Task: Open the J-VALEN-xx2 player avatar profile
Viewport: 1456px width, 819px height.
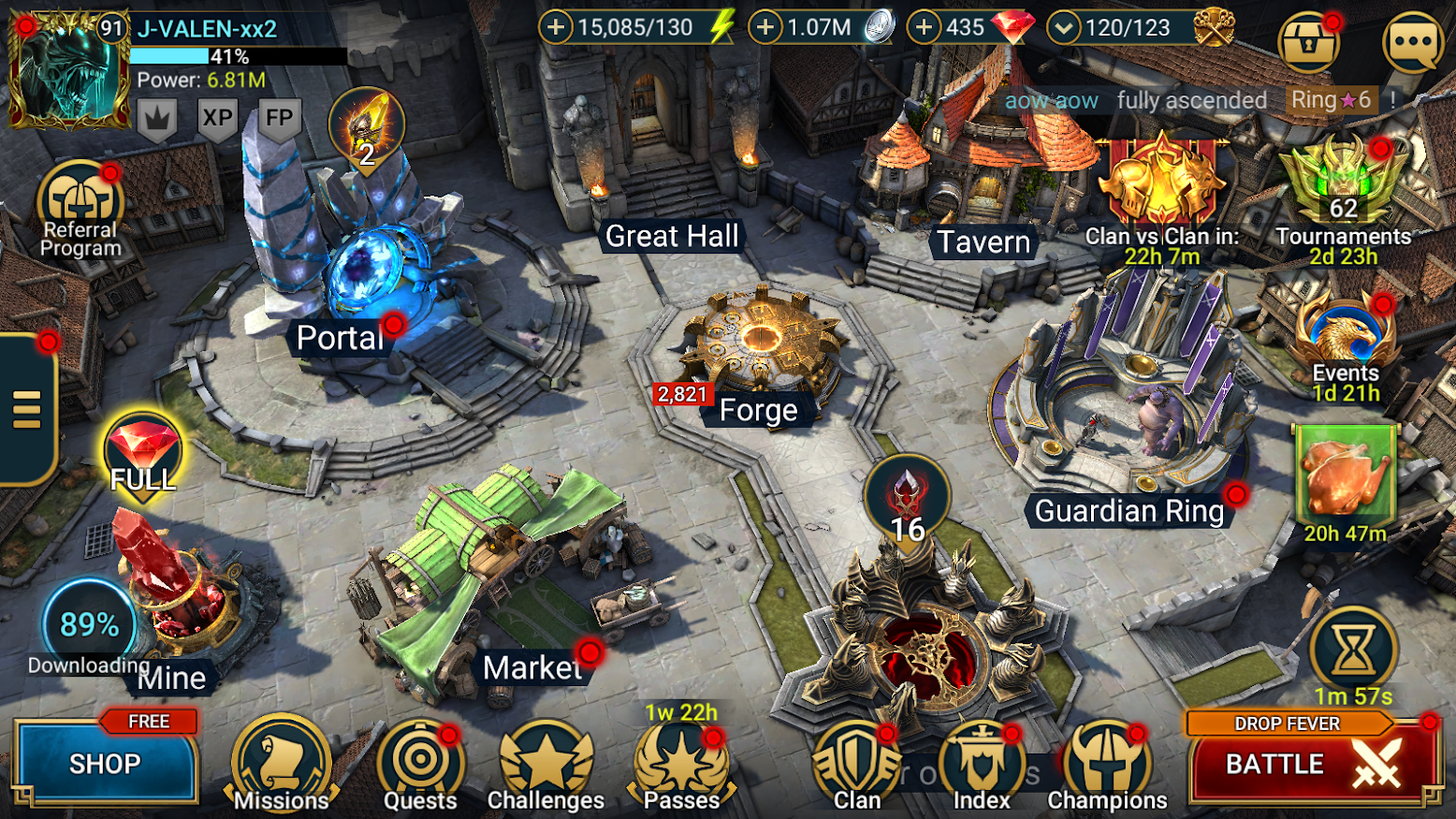Action: point(68,70)
